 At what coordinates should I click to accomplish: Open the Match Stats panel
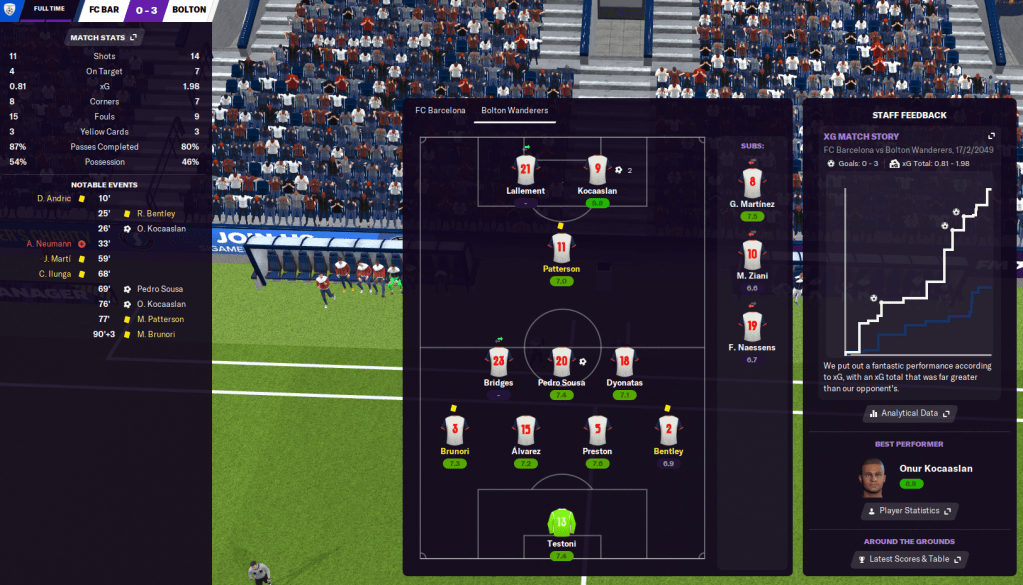[x=105, y=38]
